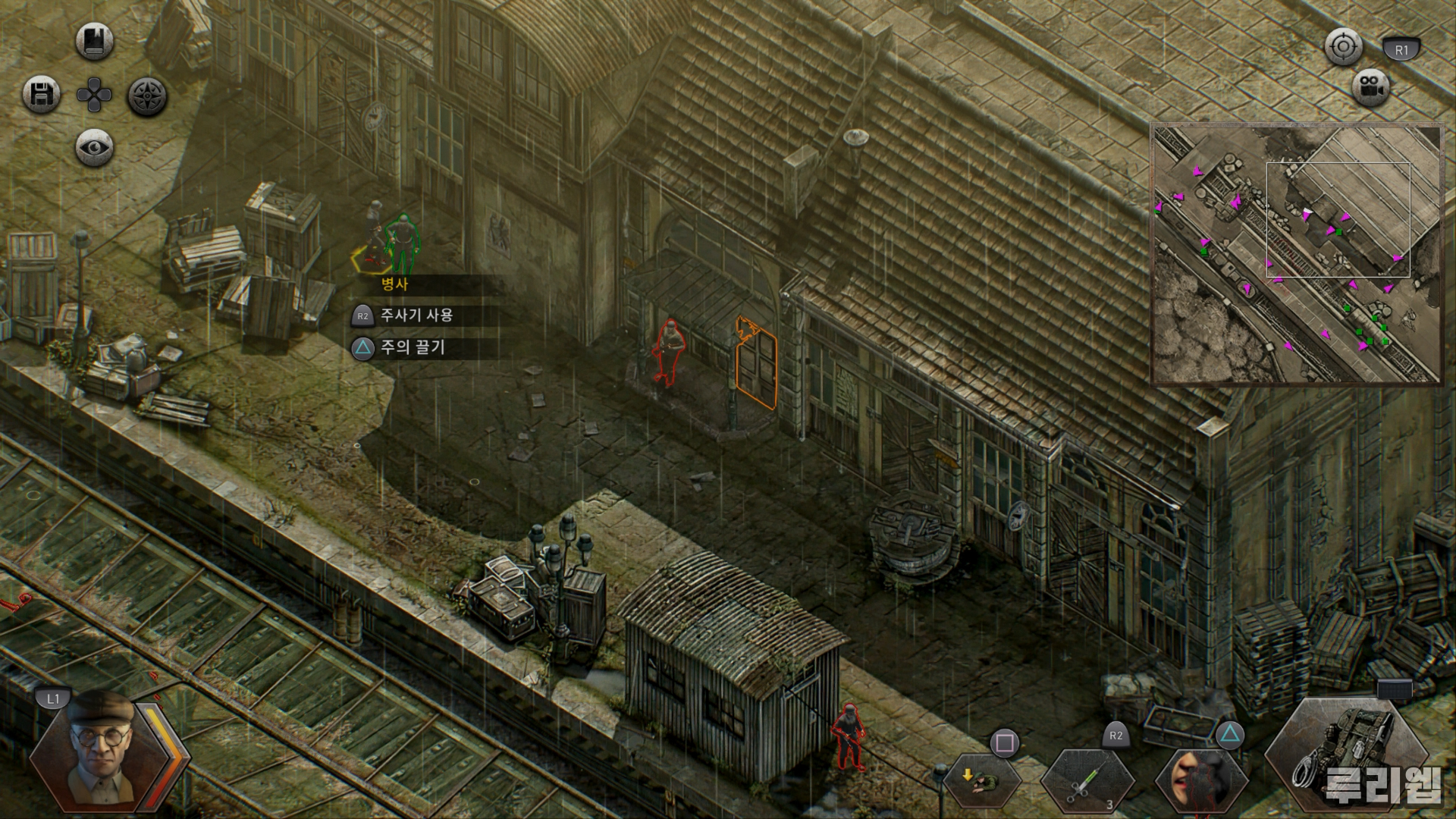This screenshot has width=1456, height=819.
Task: Toggle the eye view icon
Action: click(95, 148)
